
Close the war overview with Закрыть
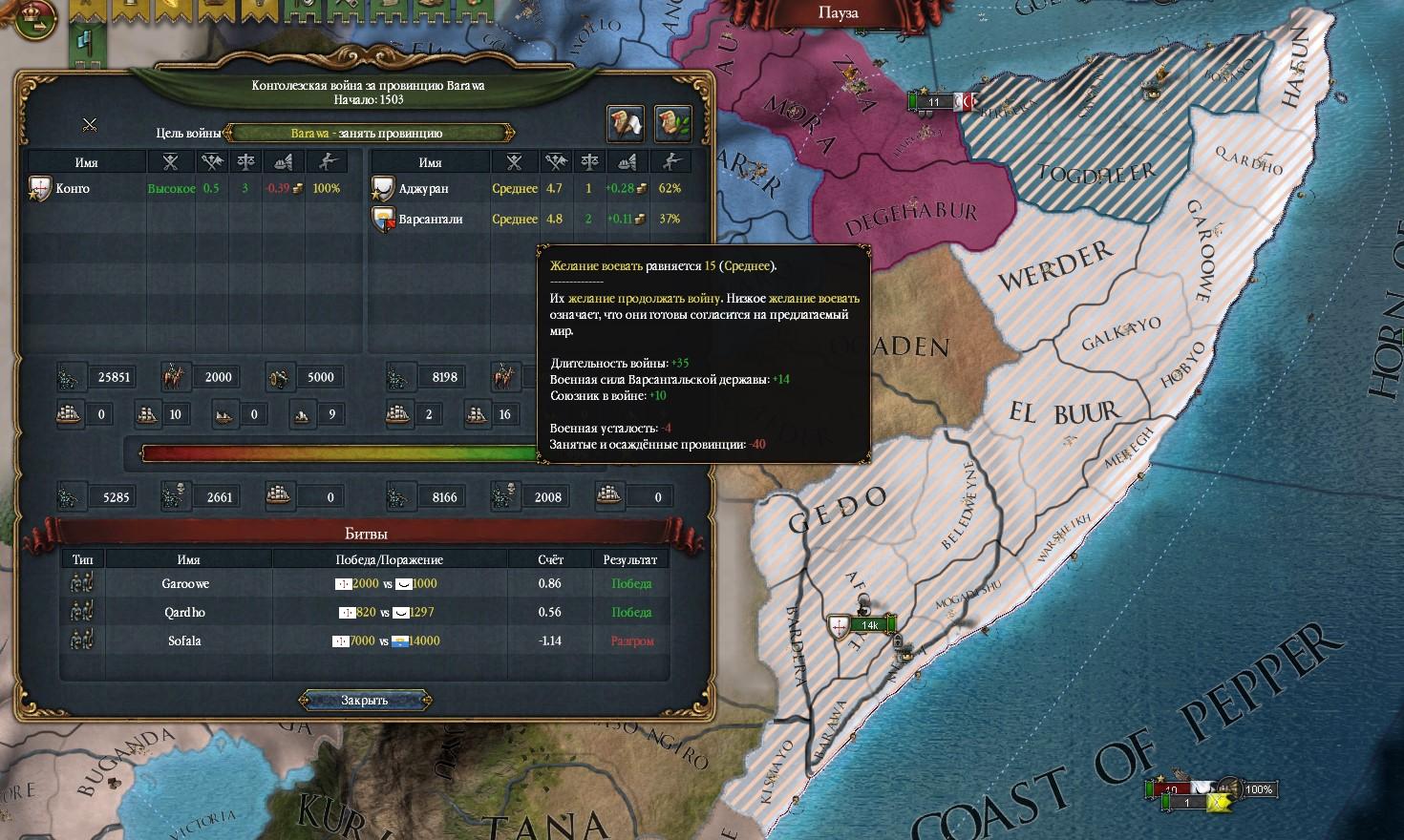click(365, 701)
